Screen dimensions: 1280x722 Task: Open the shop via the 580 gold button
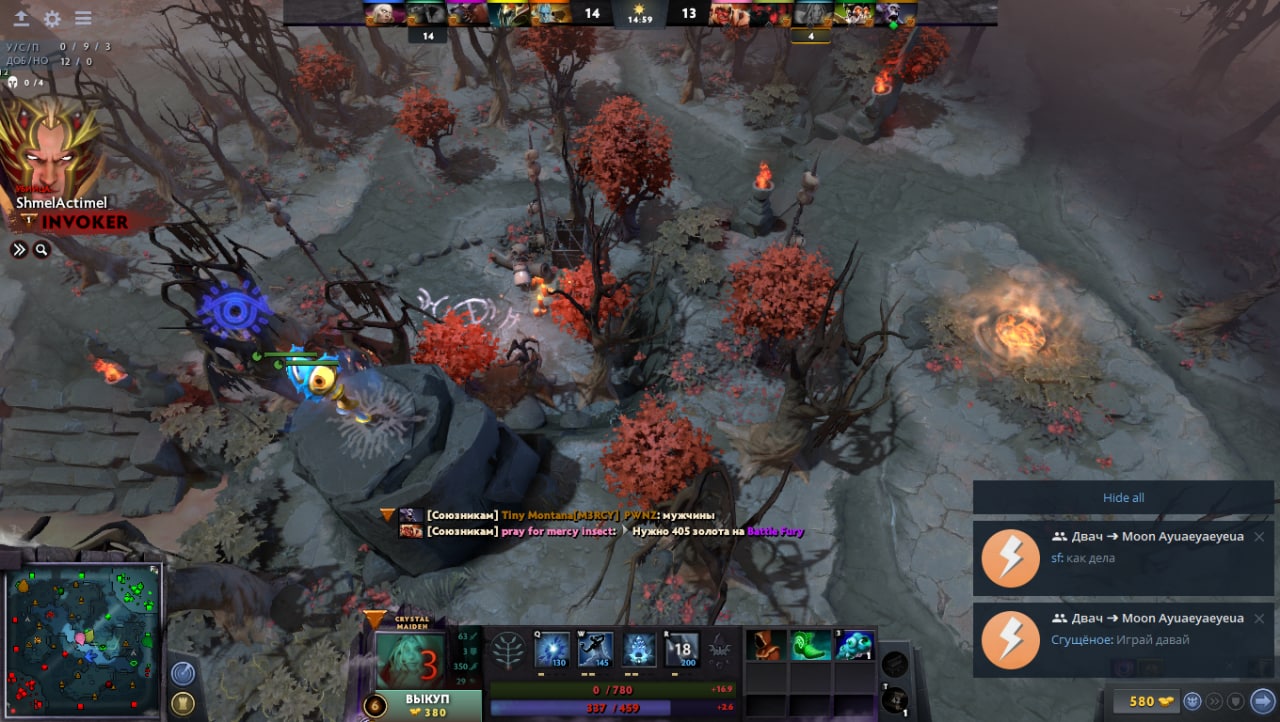(1142, 701)
